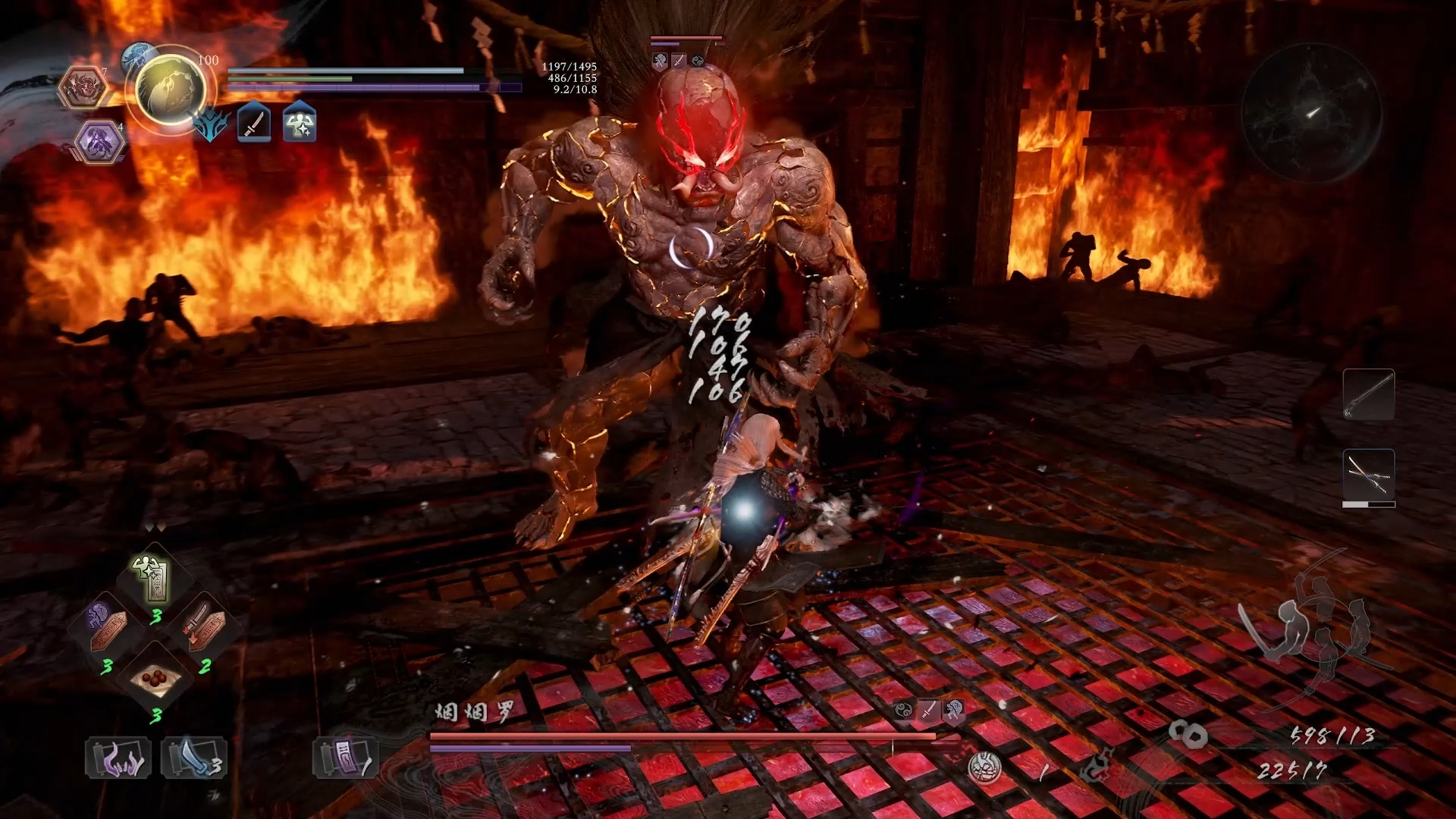Cast the purple flame scroll skill
Screen dimensions: 1456x819
[x=118, y=758]
